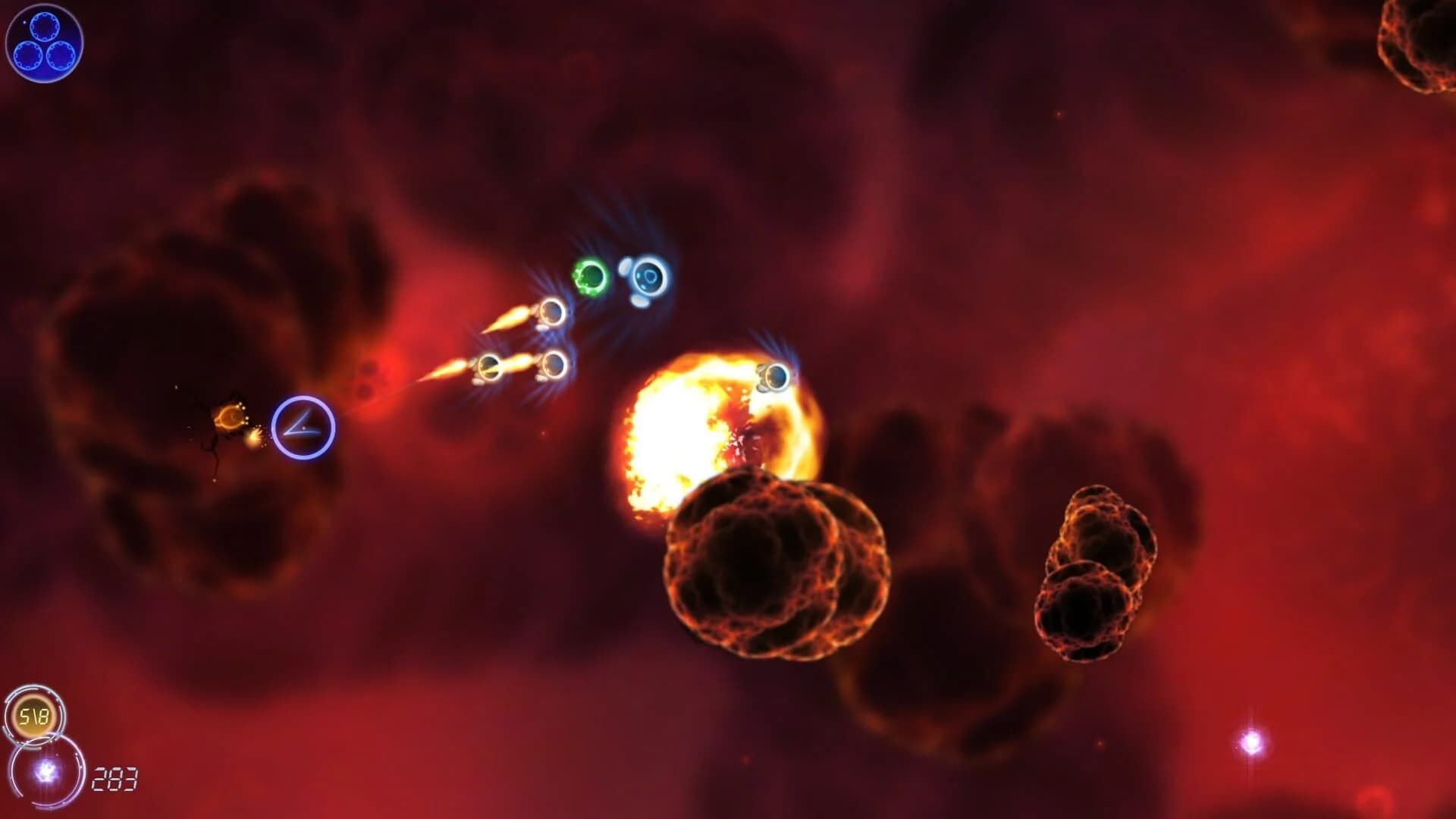Target the blue double-bubble enemy creature
The width and height of the screenshot is (1456, 819).
click(648, 278)
